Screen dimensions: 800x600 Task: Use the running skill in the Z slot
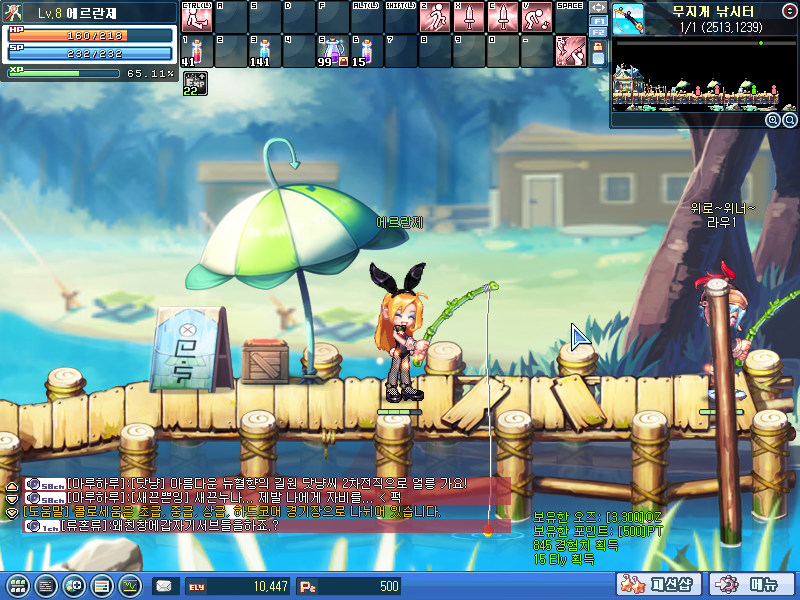click(x=435, y=17)
